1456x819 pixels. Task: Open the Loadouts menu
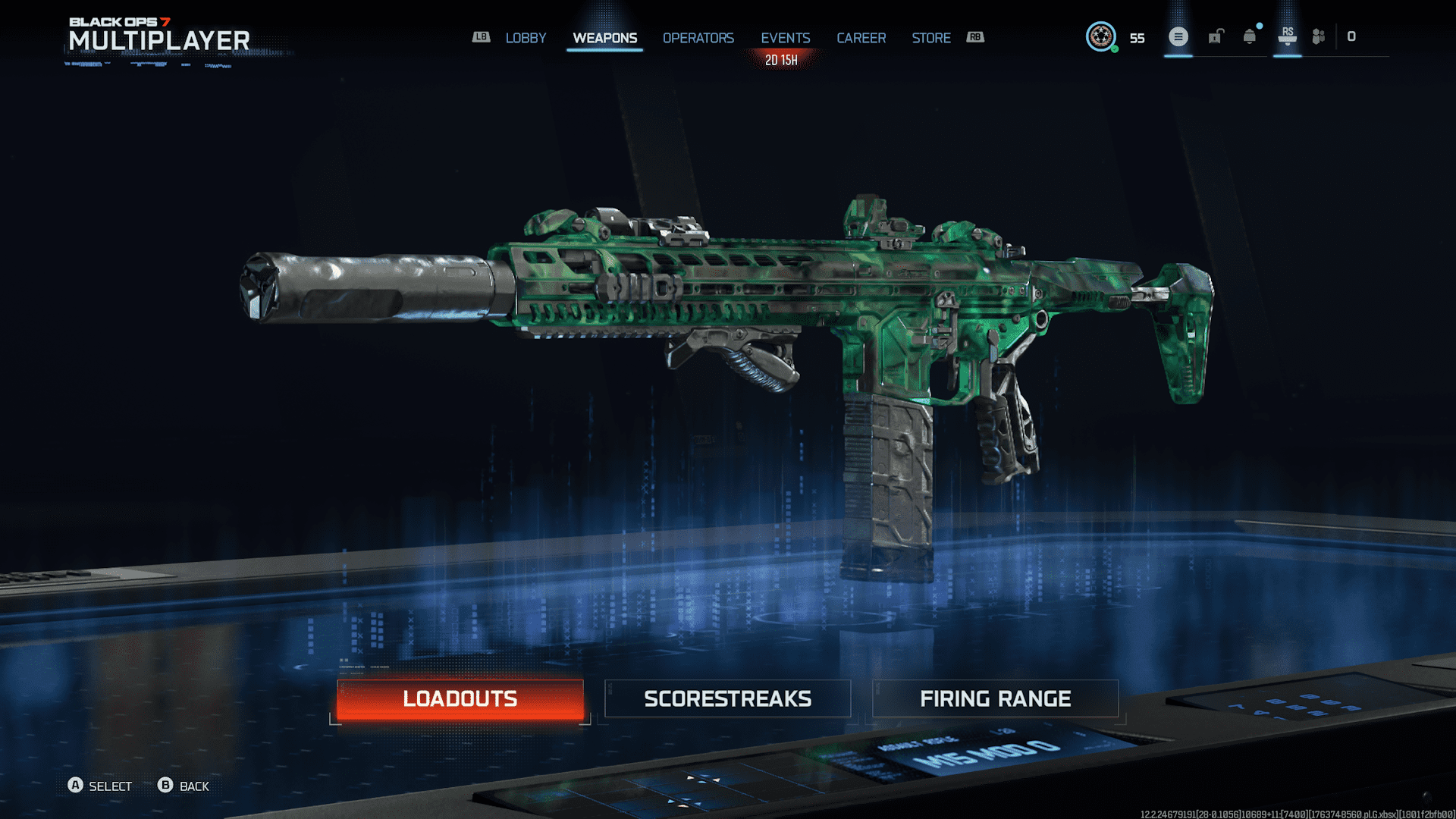pyautogui.click(x=460, y=698)
